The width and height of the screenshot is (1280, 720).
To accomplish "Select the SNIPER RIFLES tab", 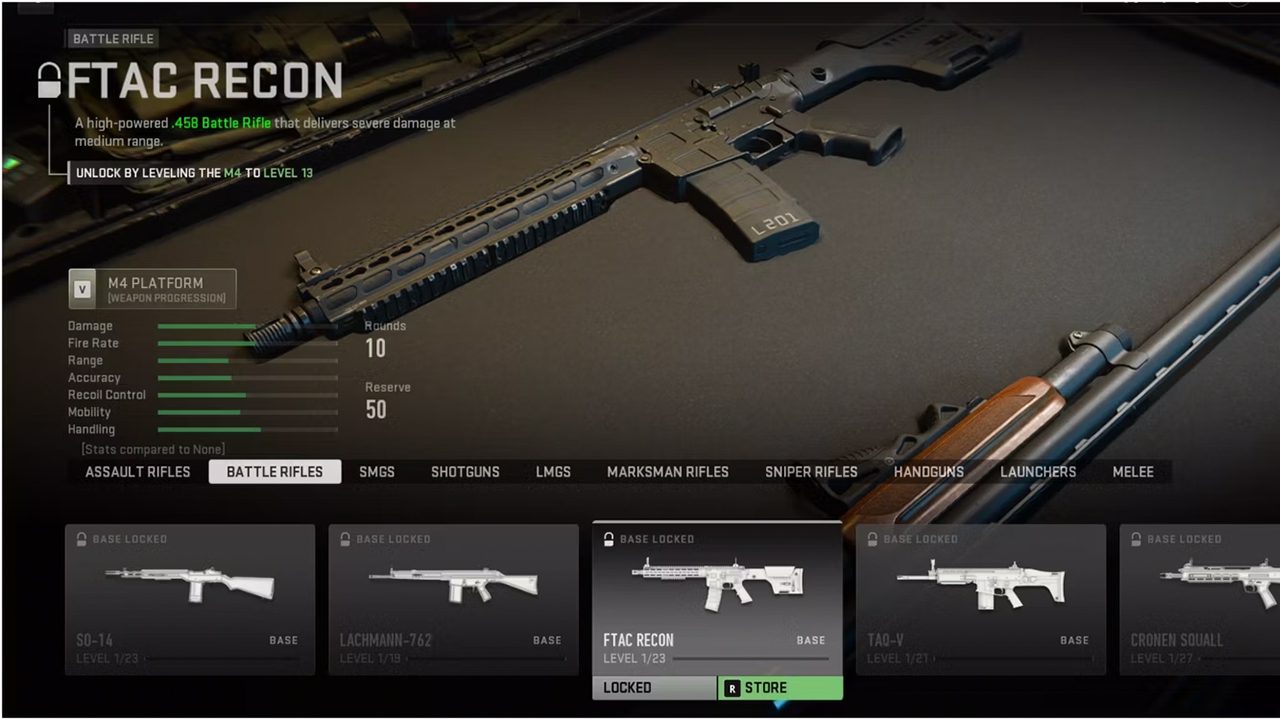I will point(811,471).
